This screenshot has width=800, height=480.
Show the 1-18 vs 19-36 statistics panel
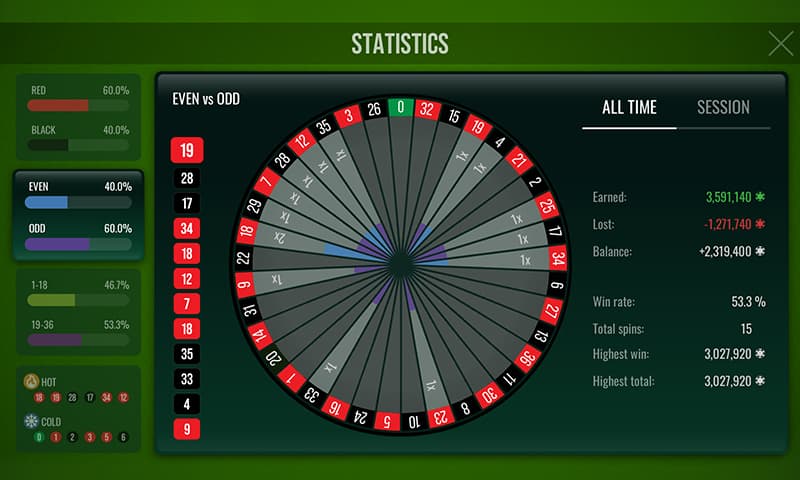coord(79,311)
